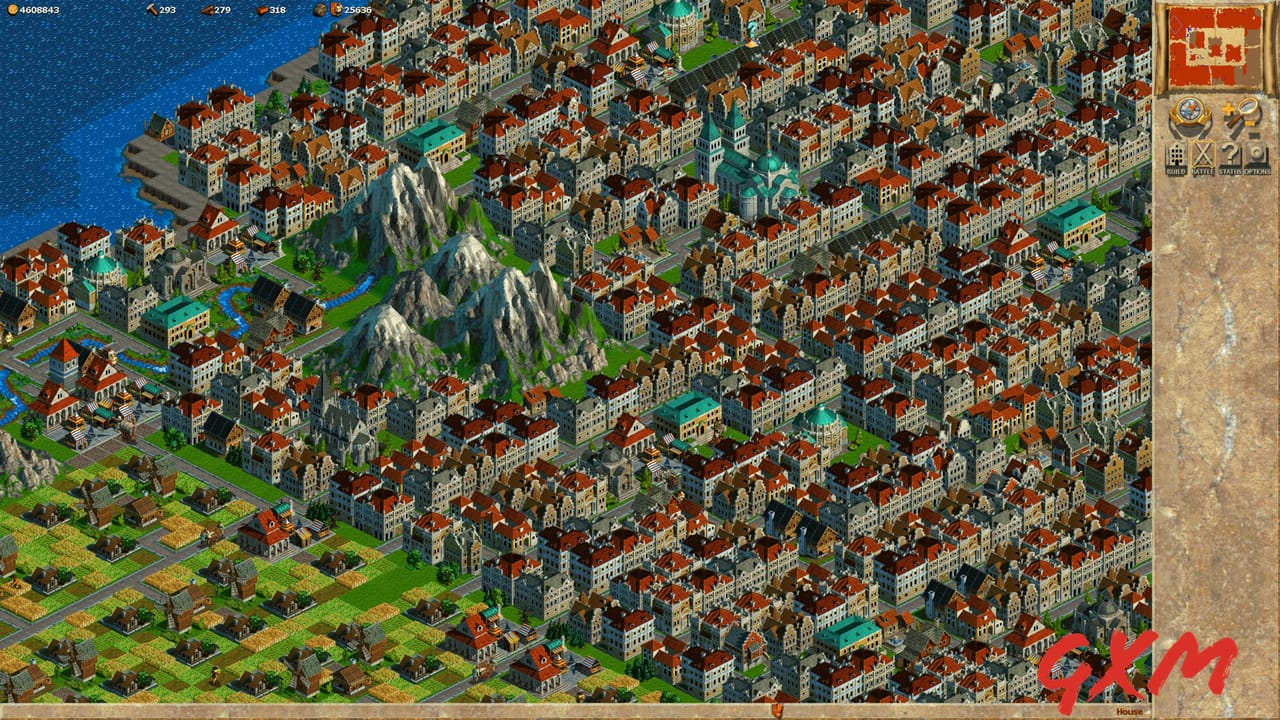Click the OPTIONS text label
This screenshot has width=1280, height=720.
(1256, 171)
